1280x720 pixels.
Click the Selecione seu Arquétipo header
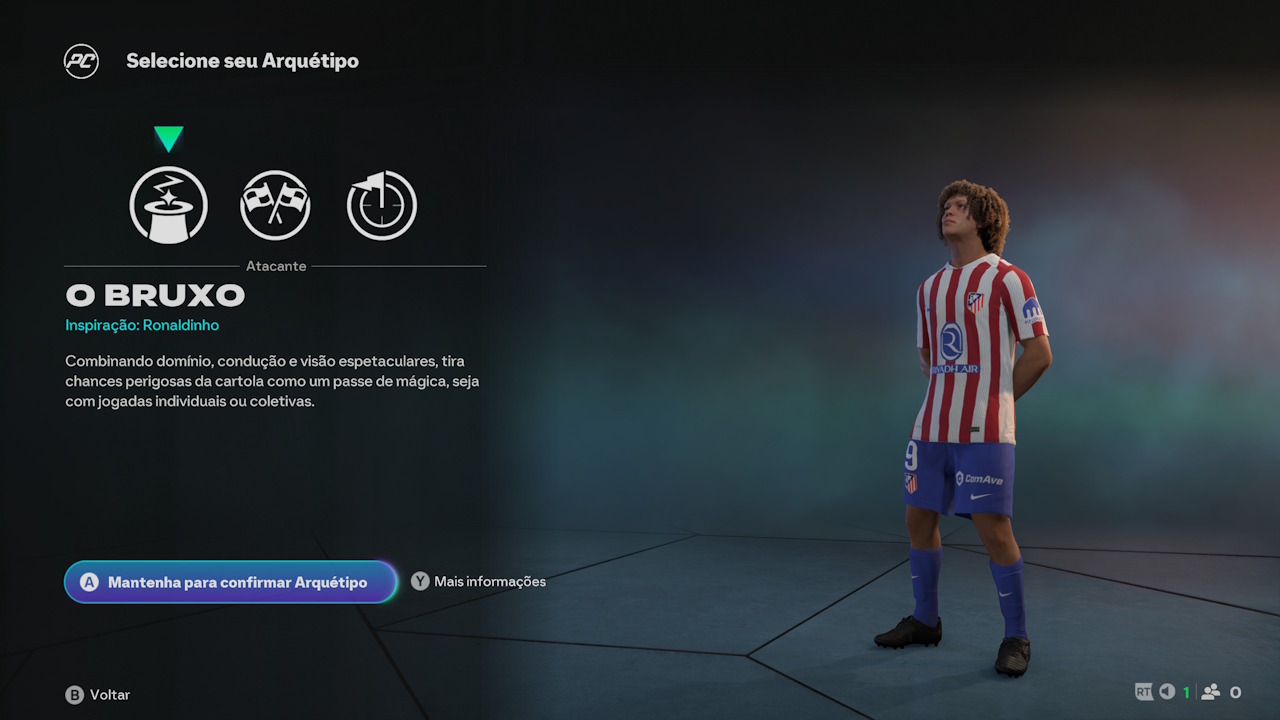(242, 60)
